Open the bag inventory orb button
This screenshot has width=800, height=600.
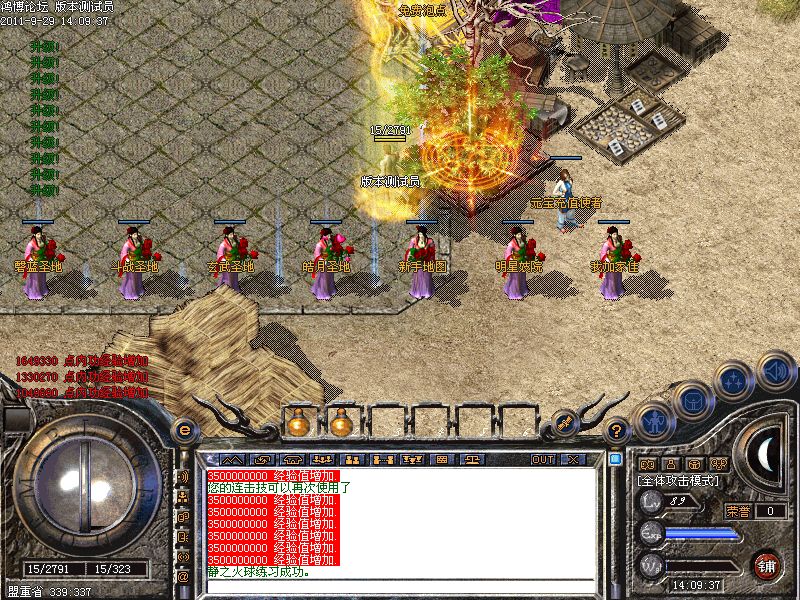click(x=692, y=401)
